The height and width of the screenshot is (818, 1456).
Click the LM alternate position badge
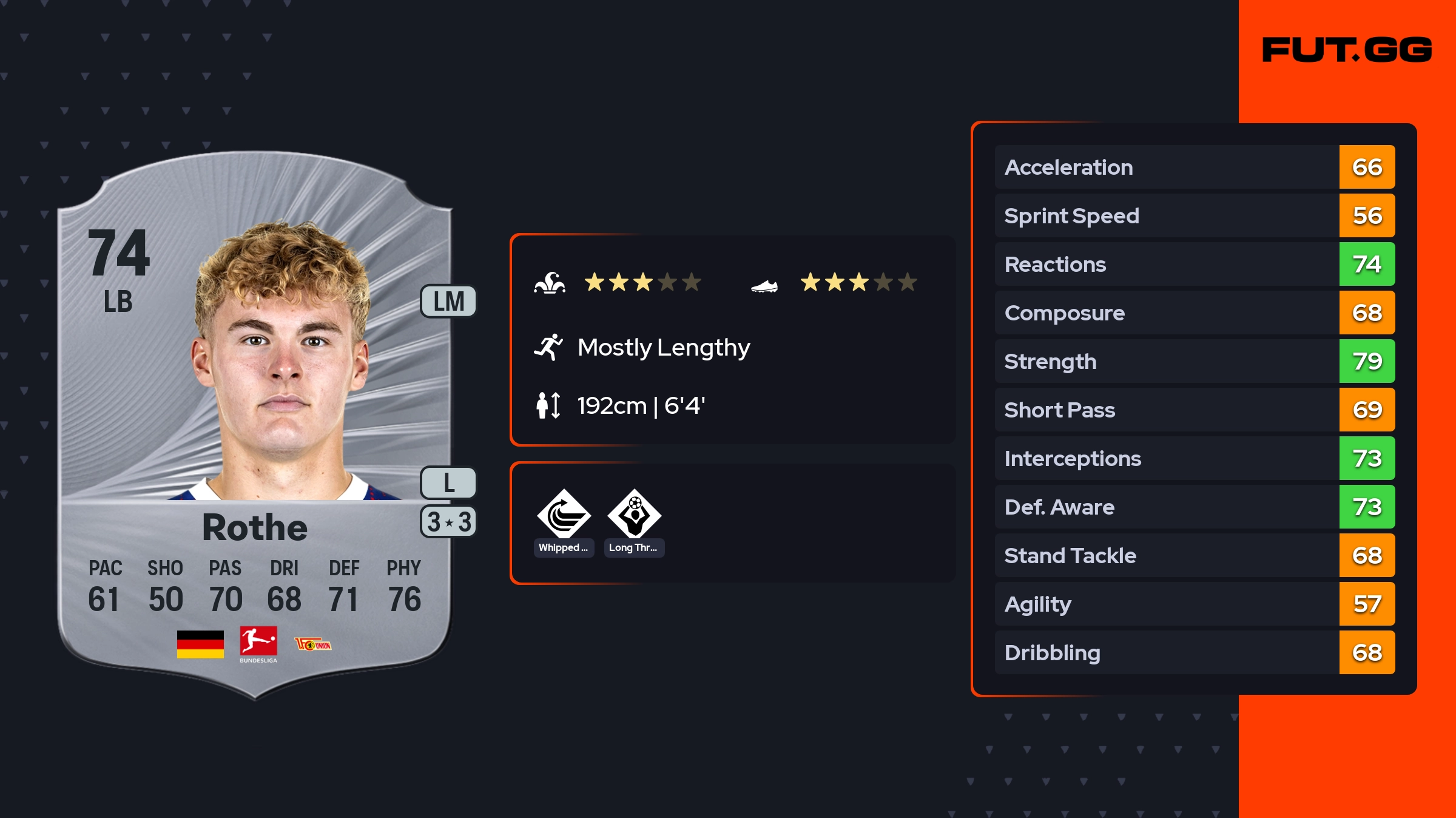pyautogui.click(x=448, y=302)
